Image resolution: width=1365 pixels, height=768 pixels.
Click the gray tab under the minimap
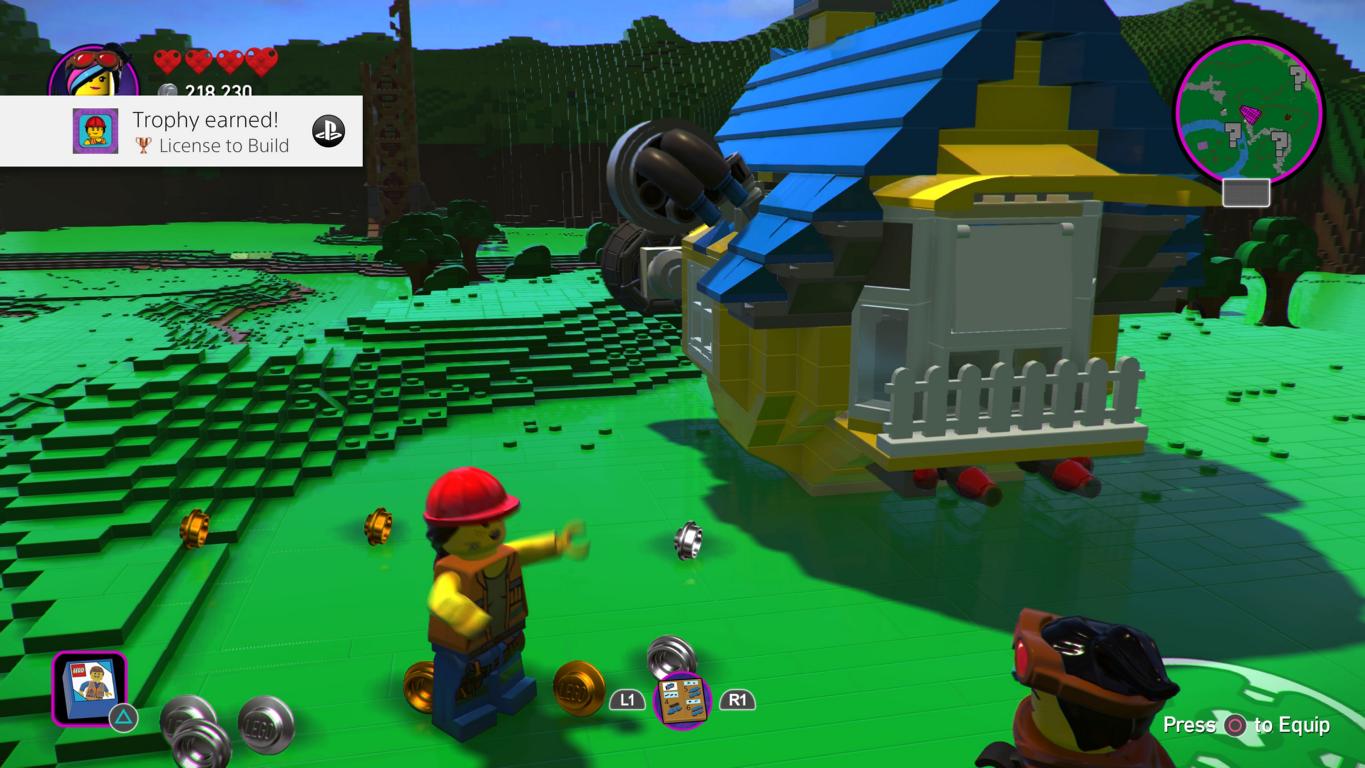click(x=1246, y=192)
